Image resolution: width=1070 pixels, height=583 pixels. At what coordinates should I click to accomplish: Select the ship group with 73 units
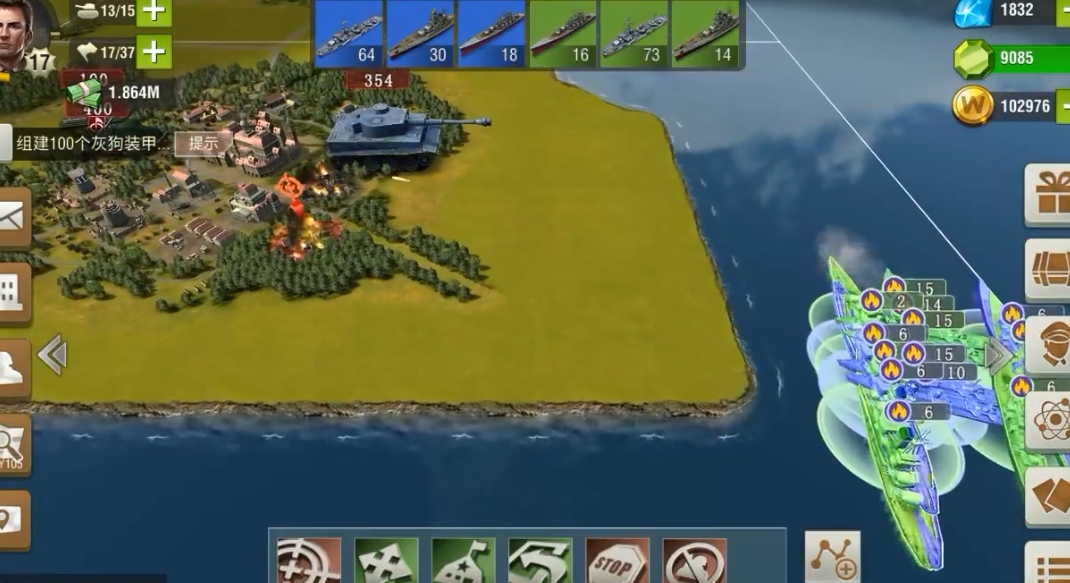pos(635,34)
